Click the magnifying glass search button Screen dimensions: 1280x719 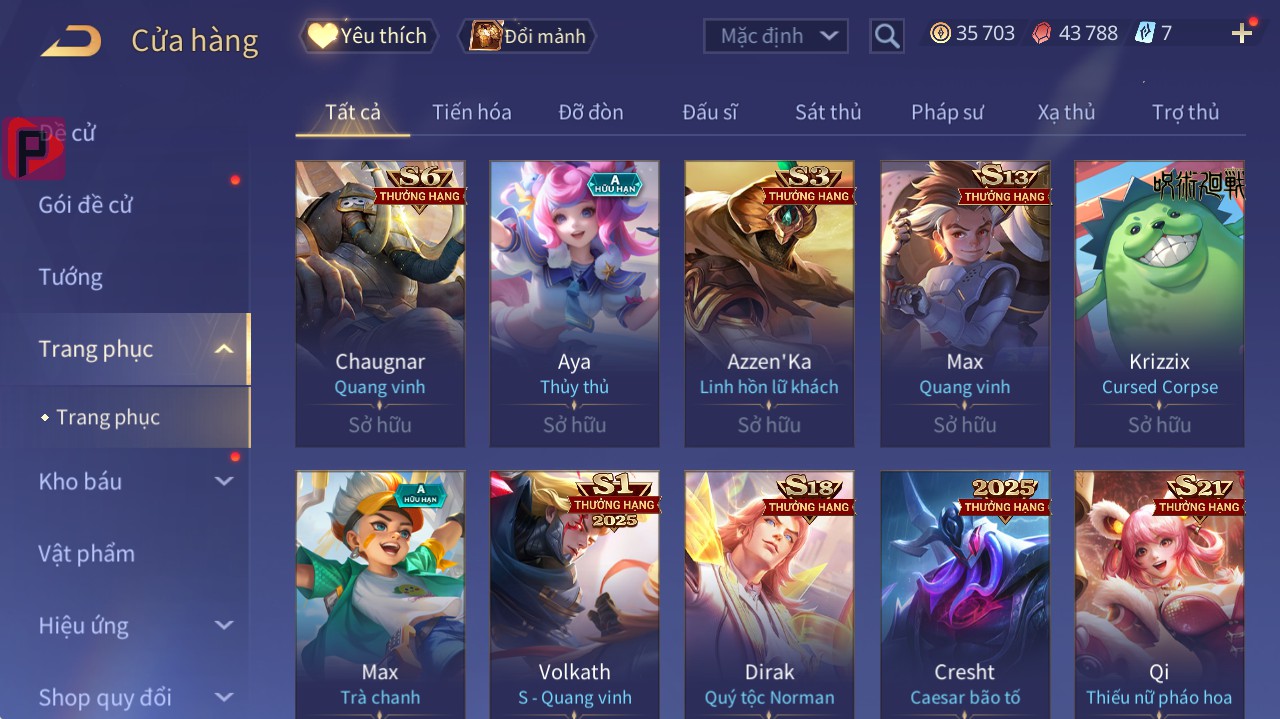coord(886,36)
